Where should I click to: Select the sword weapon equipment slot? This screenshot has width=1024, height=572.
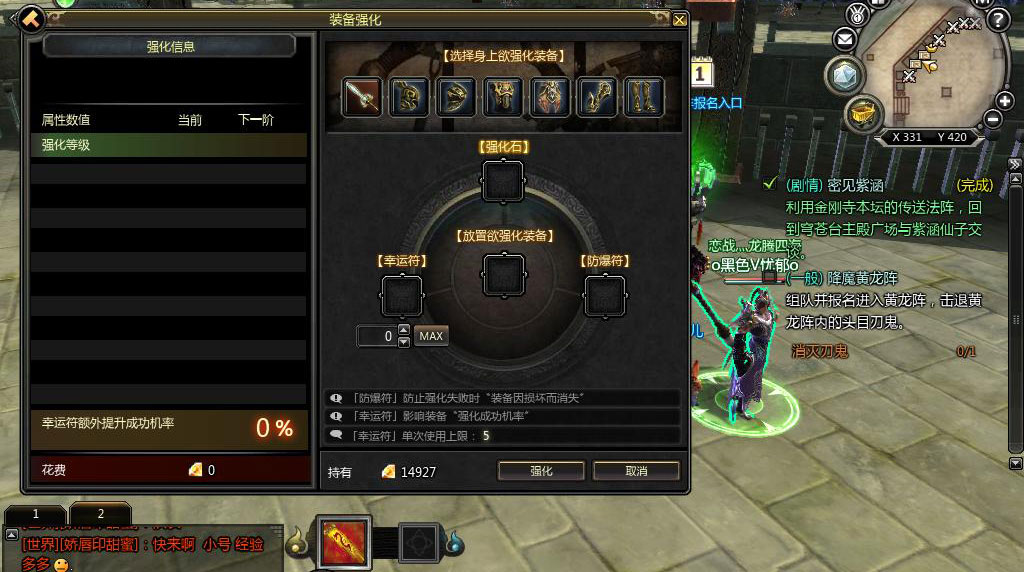coord(362,97)
